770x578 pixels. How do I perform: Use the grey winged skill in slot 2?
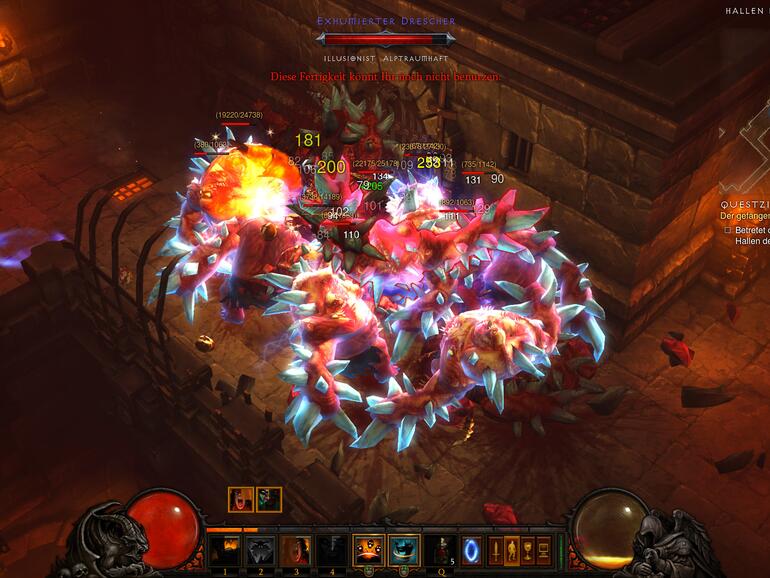tap(261, 550)
